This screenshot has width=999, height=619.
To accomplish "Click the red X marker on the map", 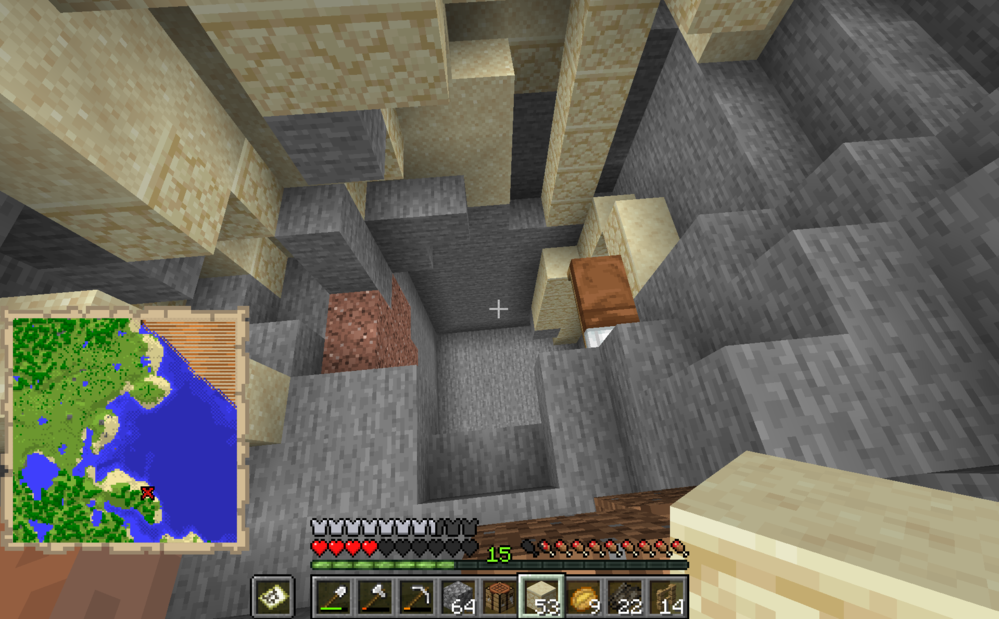I will pos(148,492).
